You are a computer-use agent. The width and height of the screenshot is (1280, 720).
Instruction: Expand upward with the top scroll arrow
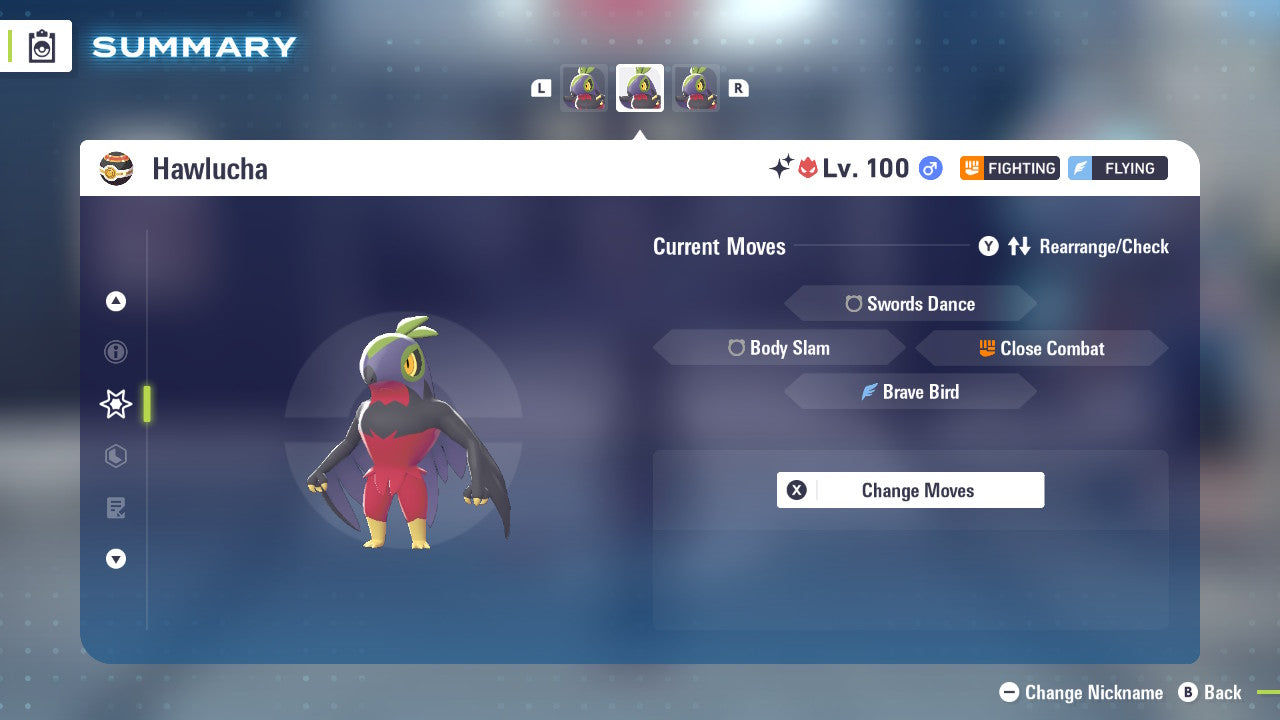click(116, 301)
